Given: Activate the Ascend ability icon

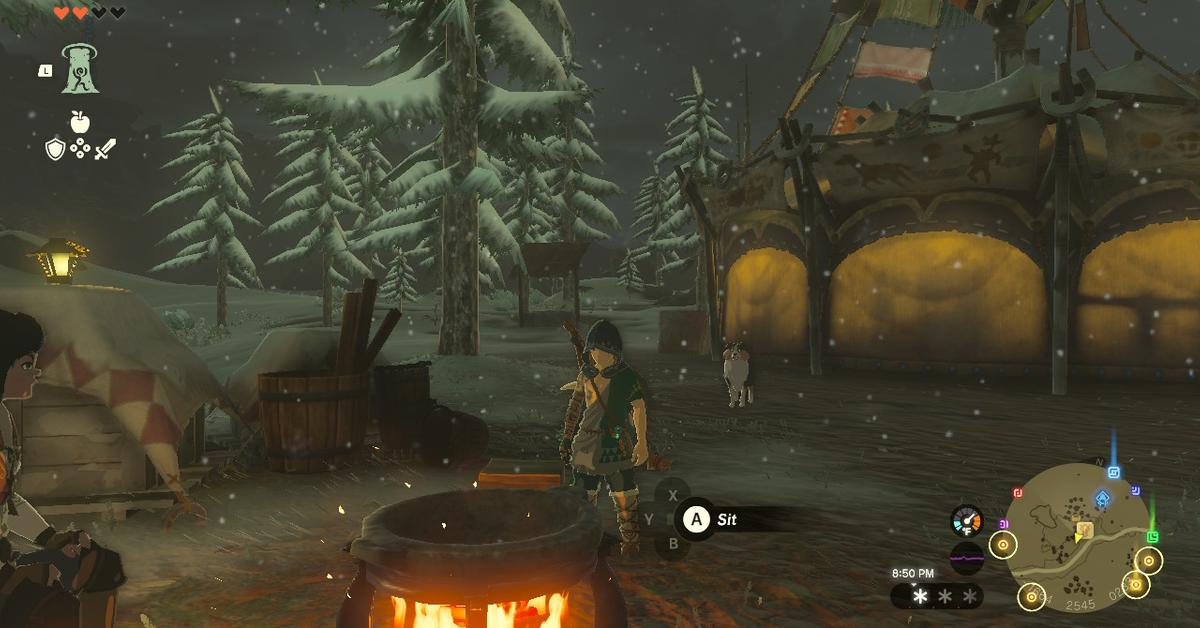Looking at the screenshot, I should (80, 69).
